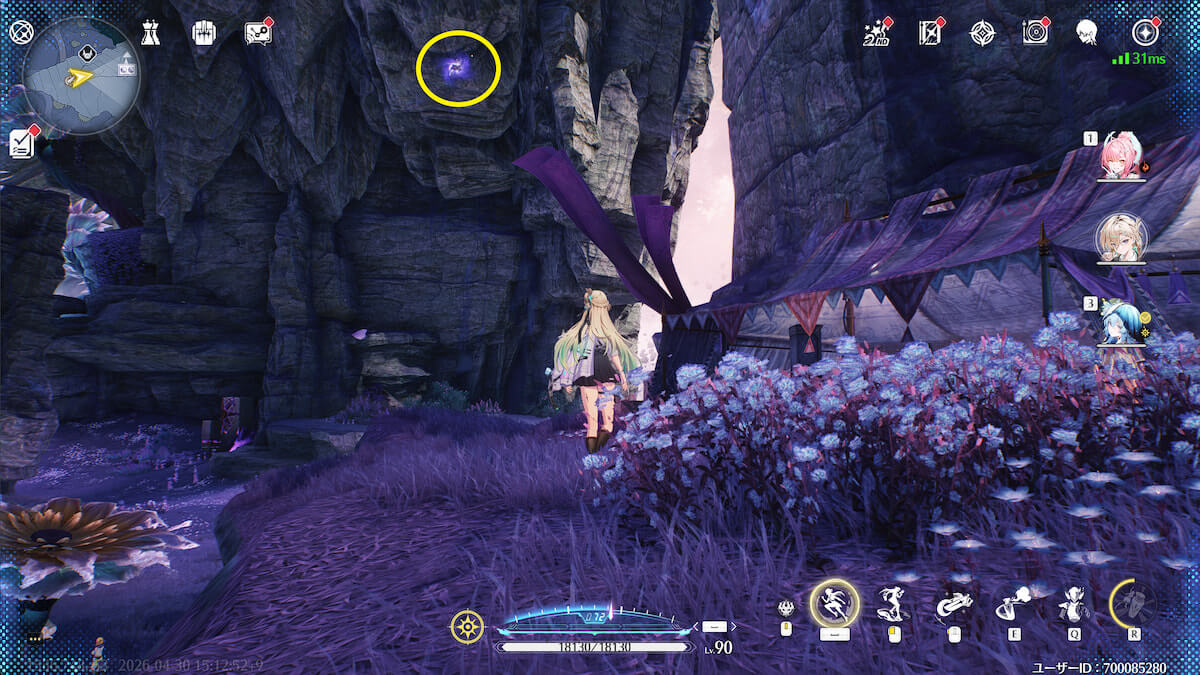Click the globe icon beside the minimap
Viewport: 1200px width, 675px height.
coord(21,32)
